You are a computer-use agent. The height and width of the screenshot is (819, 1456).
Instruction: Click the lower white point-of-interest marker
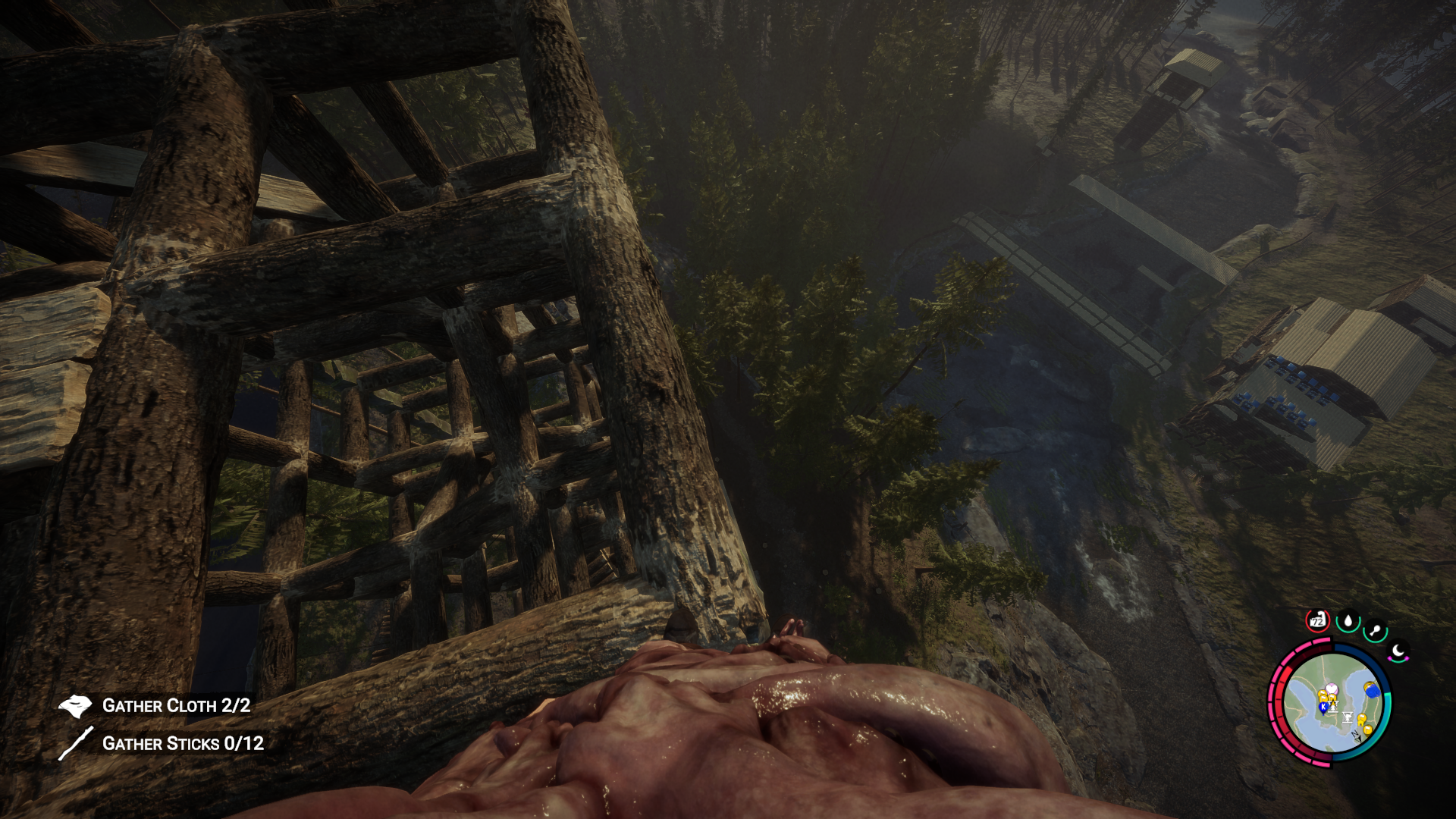tap(1346, 719)
